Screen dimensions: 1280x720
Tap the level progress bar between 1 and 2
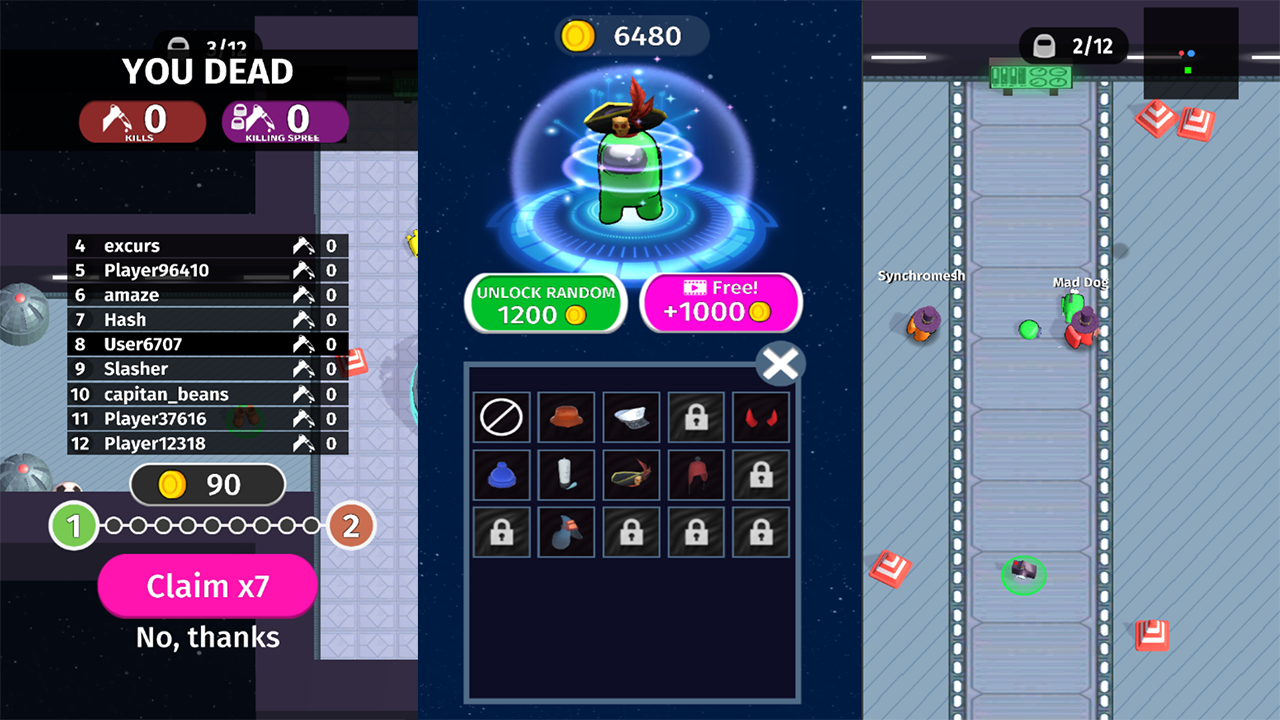(210, 524)
